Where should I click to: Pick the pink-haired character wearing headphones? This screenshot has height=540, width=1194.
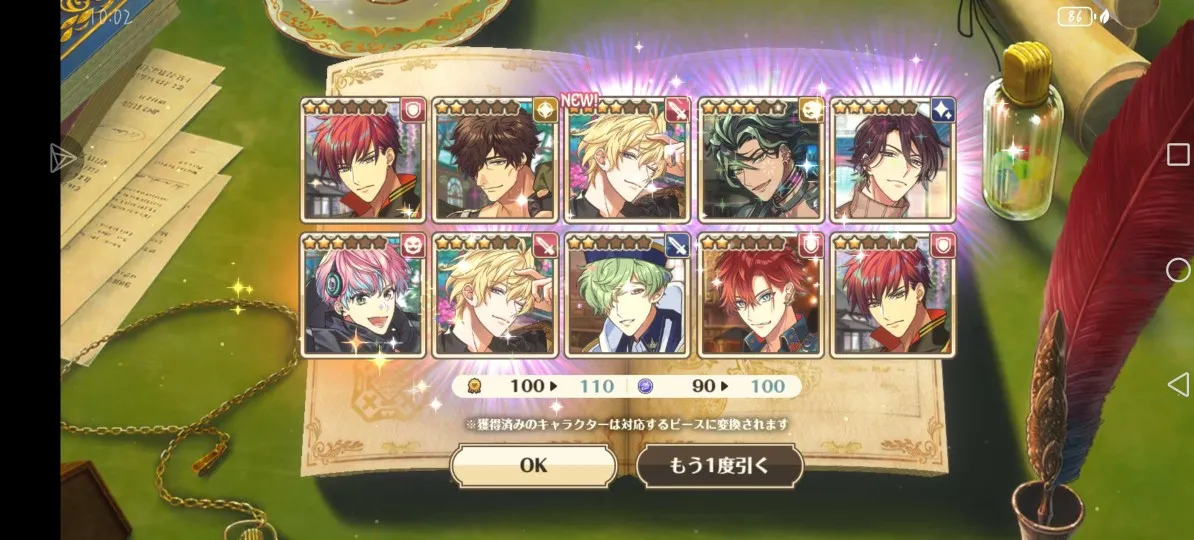tap(363, 296)
